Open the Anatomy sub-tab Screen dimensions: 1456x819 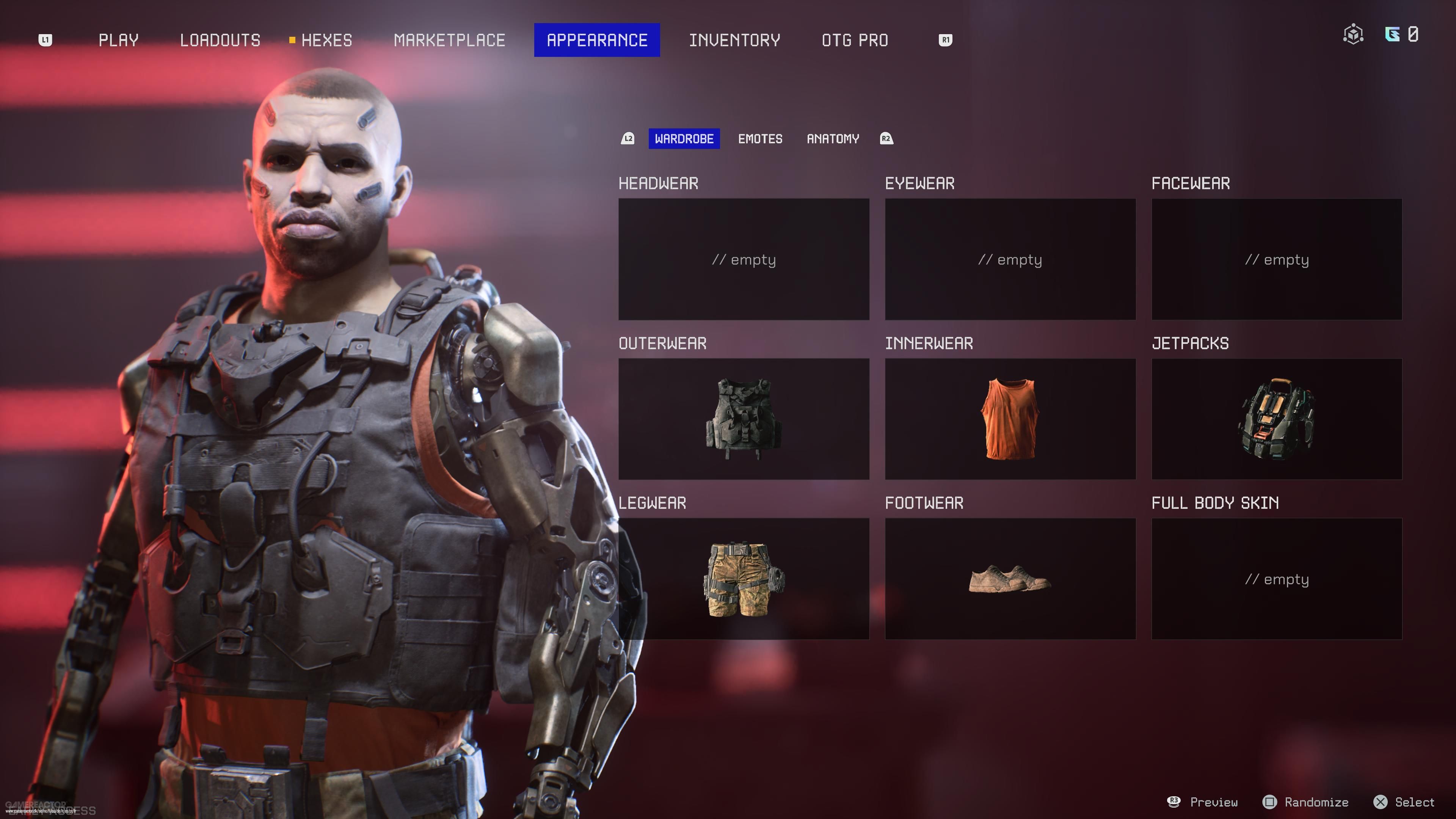point(833,138)
